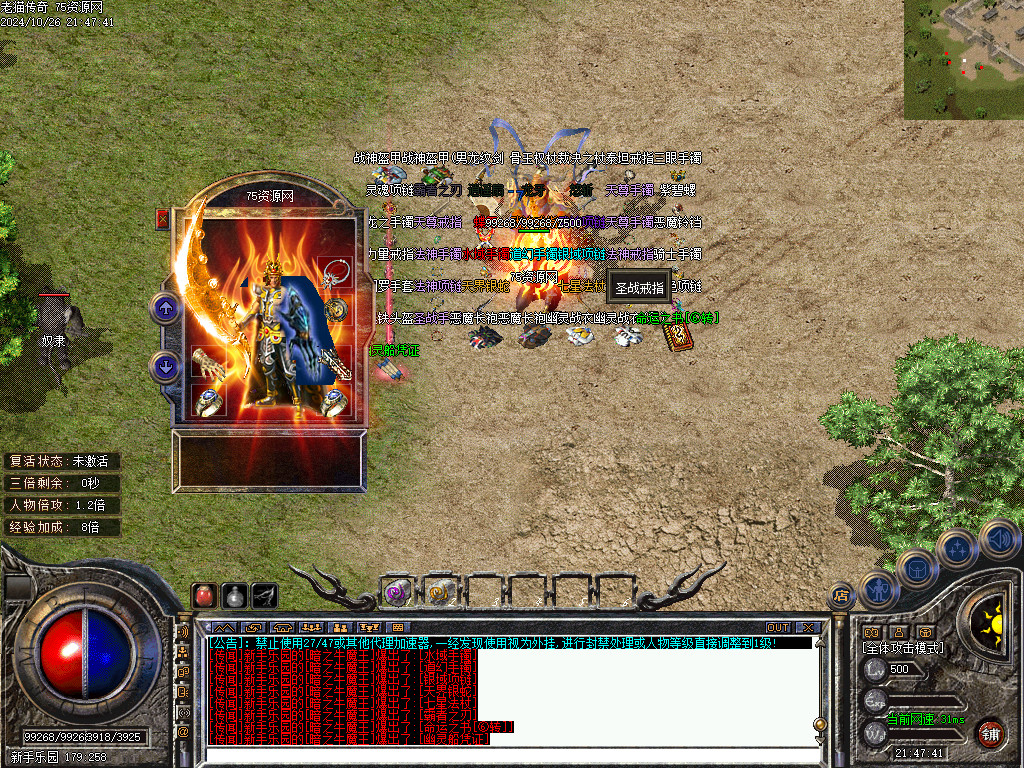This screenshot has width=1024, height=768.
Task: Close the chat panel with X button
Action: pyautogui.click(x=807, y=628)
